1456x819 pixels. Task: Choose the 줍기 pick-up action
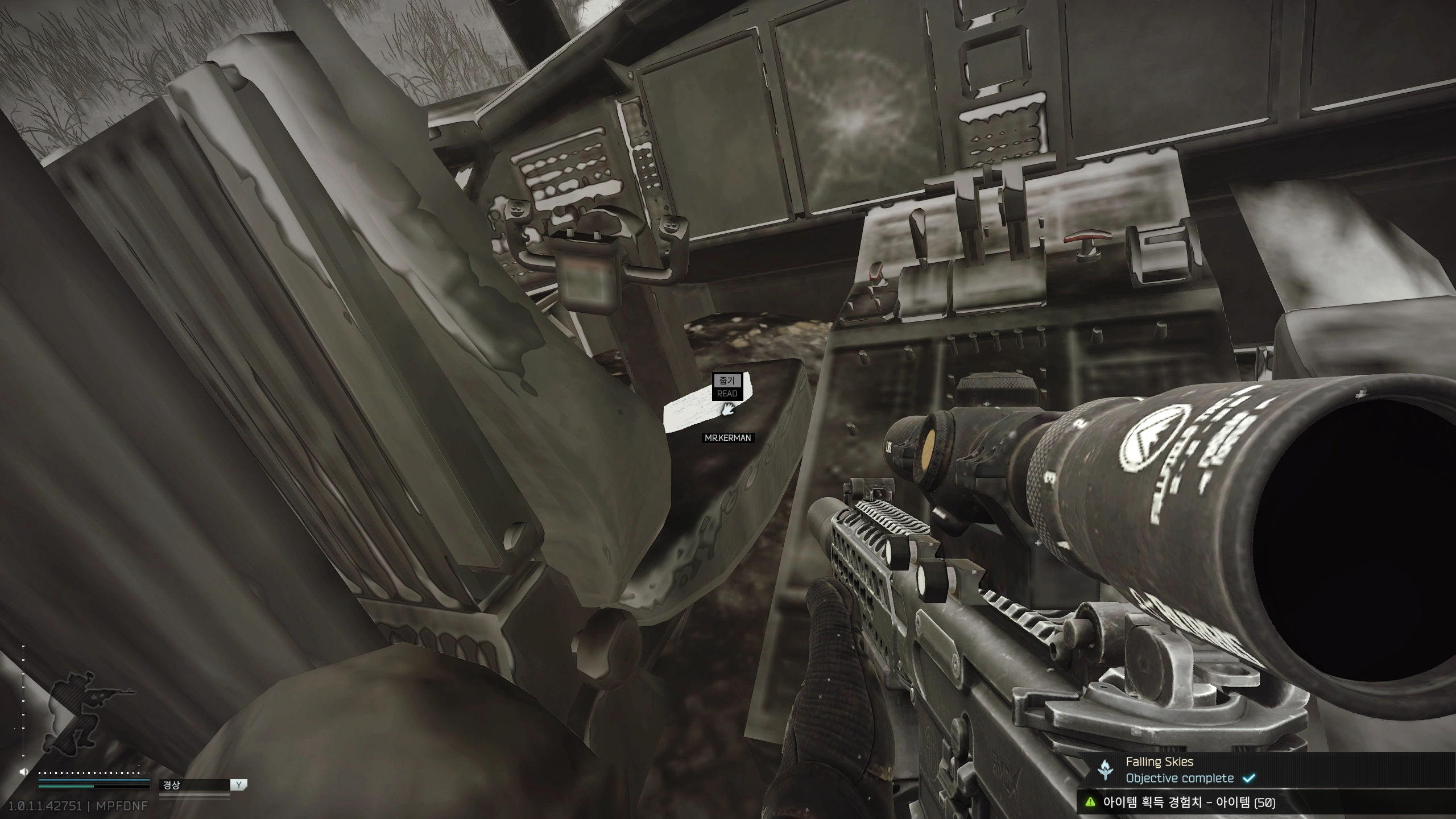(727, 380)
